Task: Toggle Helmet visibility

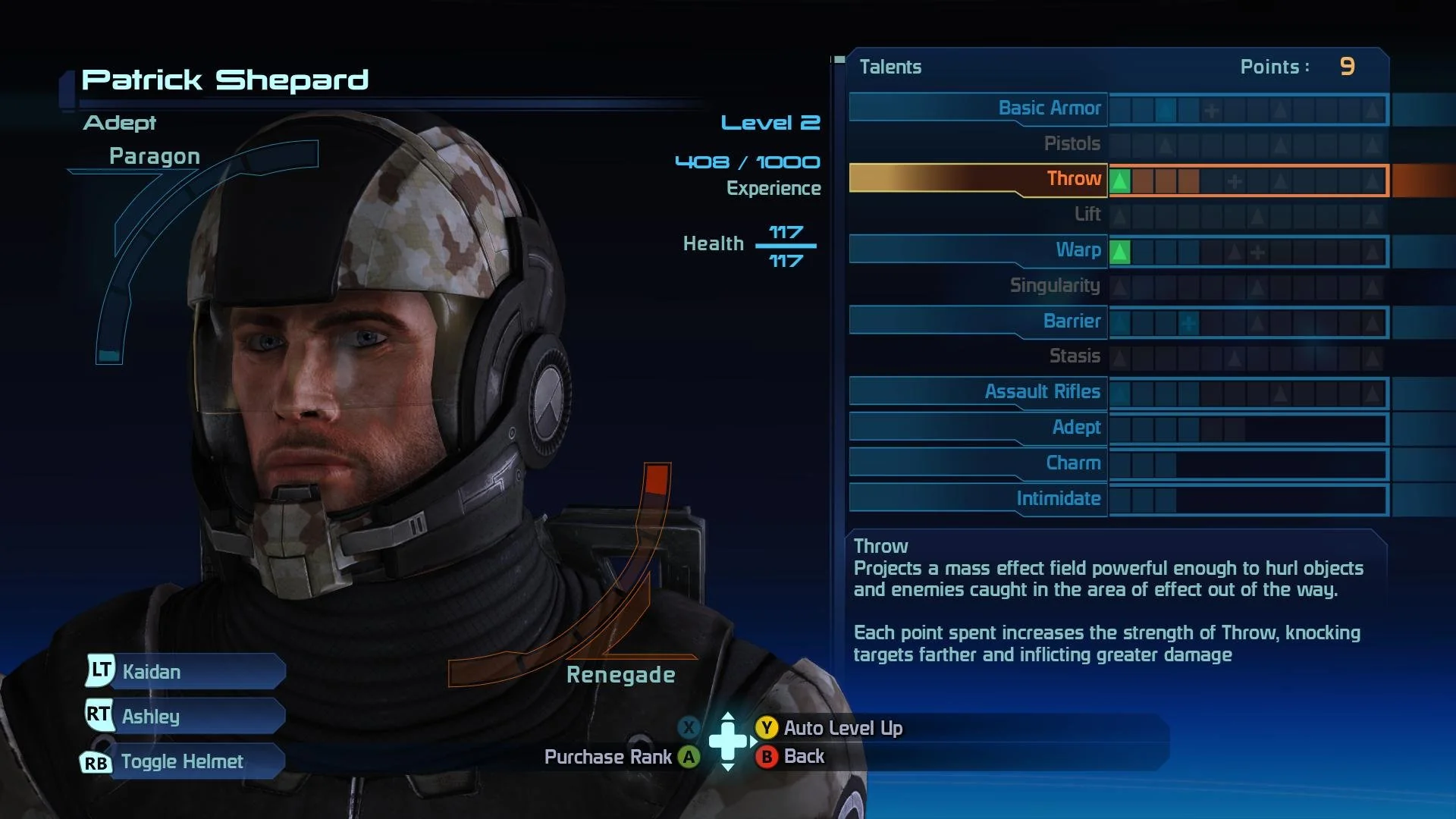Action: pyautogui.click(x=182, y=761)
